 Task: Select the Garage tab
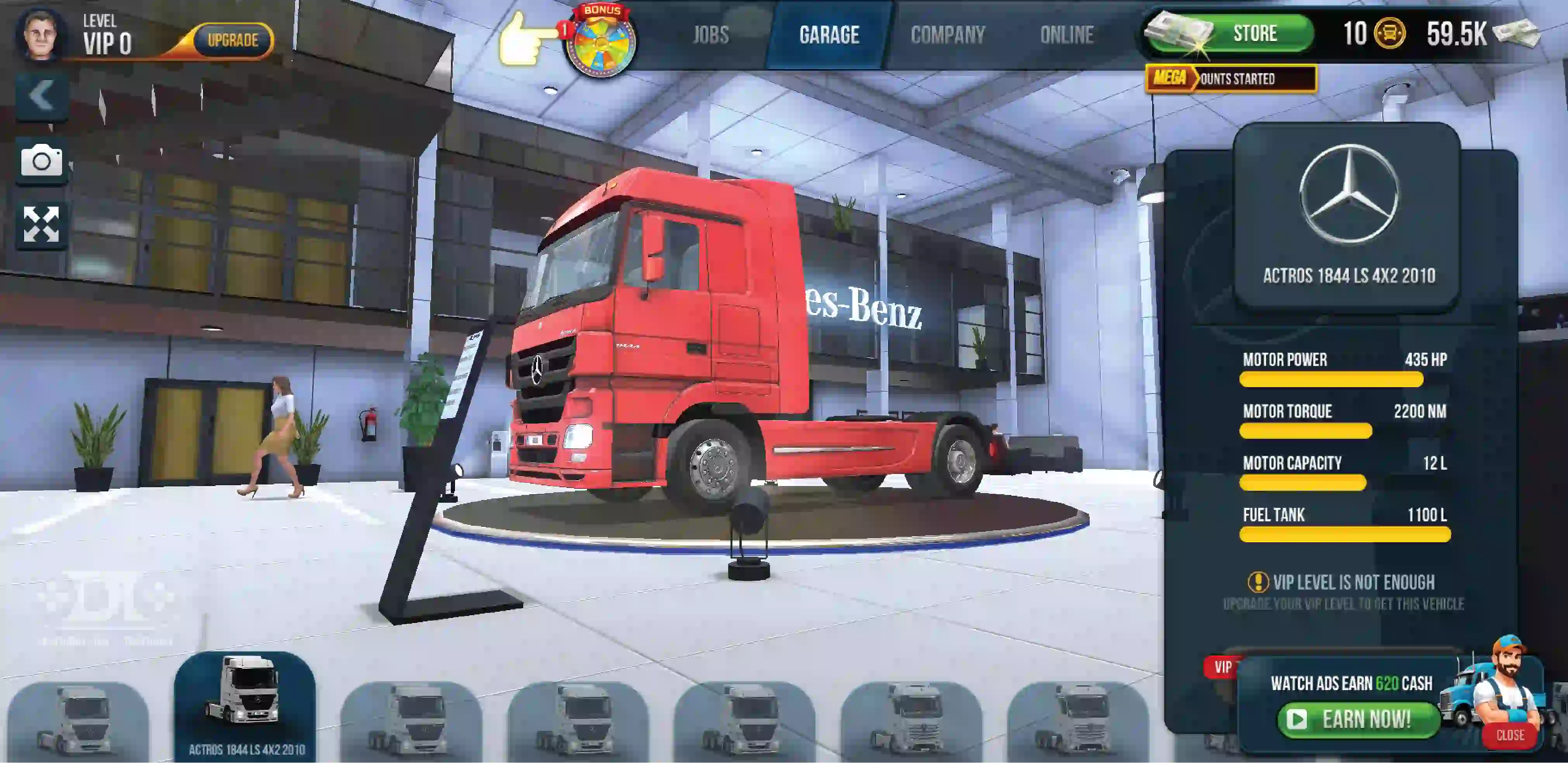click(x=829, y=35)
